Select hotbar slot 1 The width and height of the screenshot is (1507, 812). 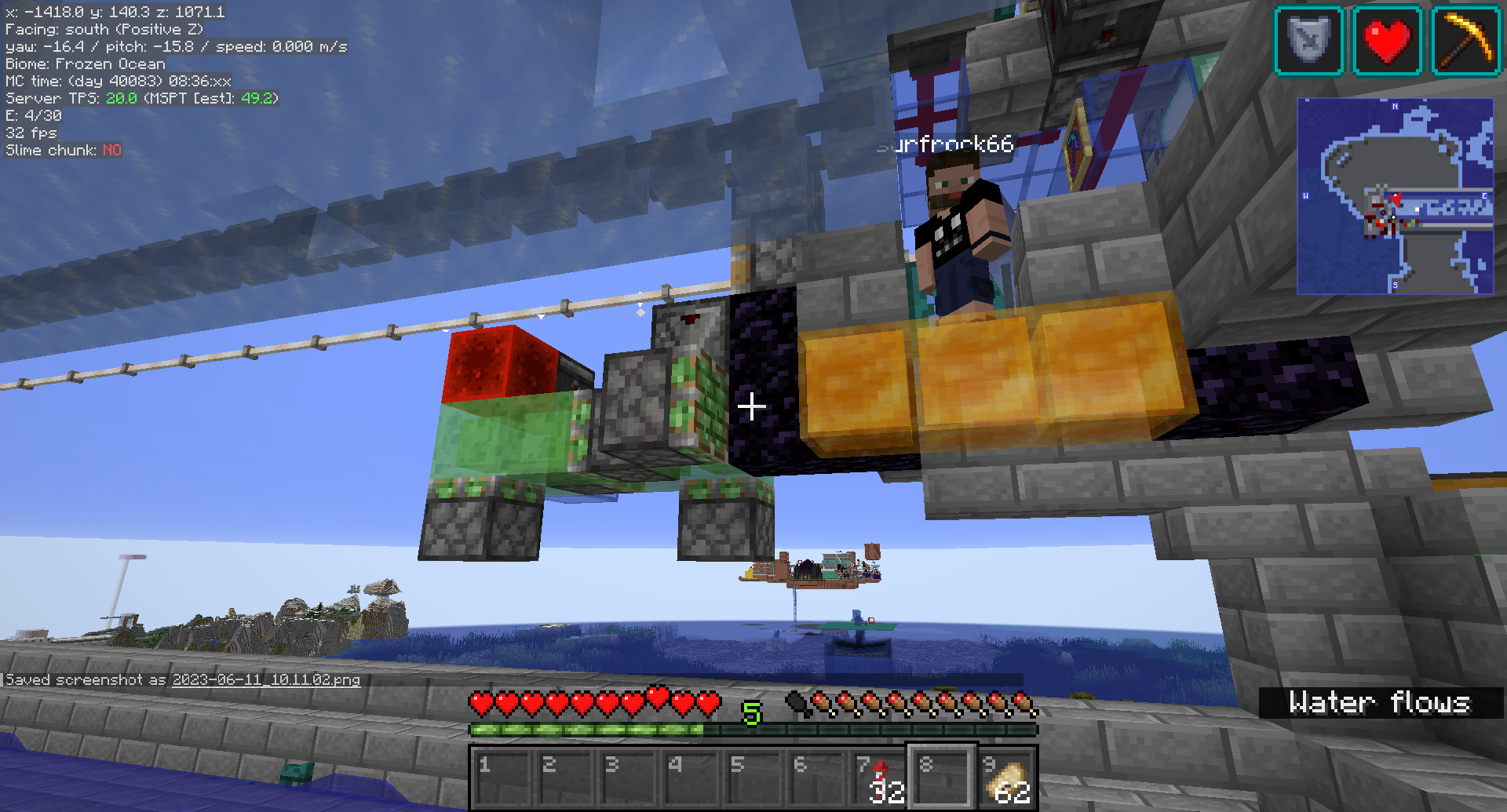(501, 777)
